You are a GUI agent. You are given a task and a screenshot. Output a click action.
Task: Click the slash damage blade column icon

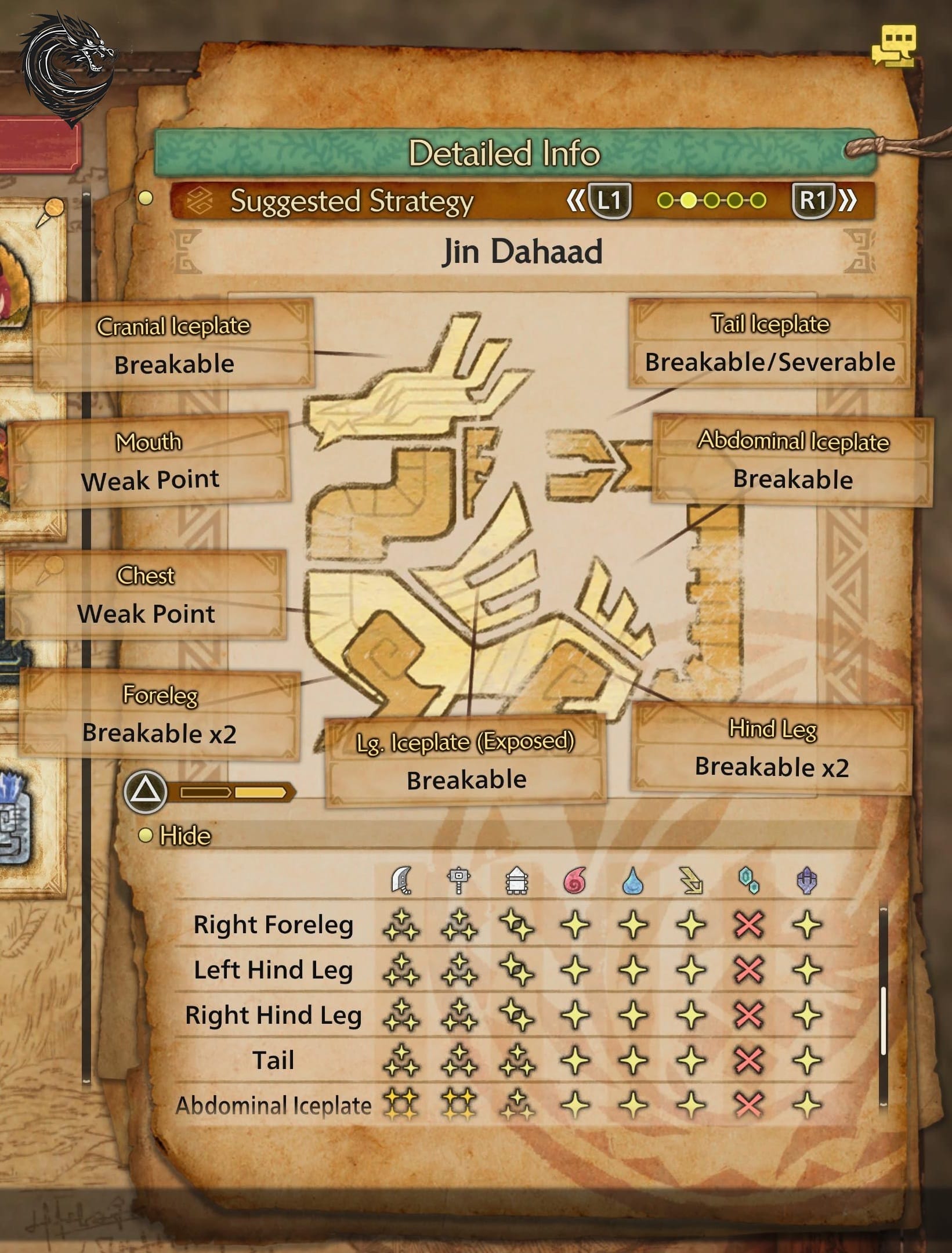(x=401, y=880)
